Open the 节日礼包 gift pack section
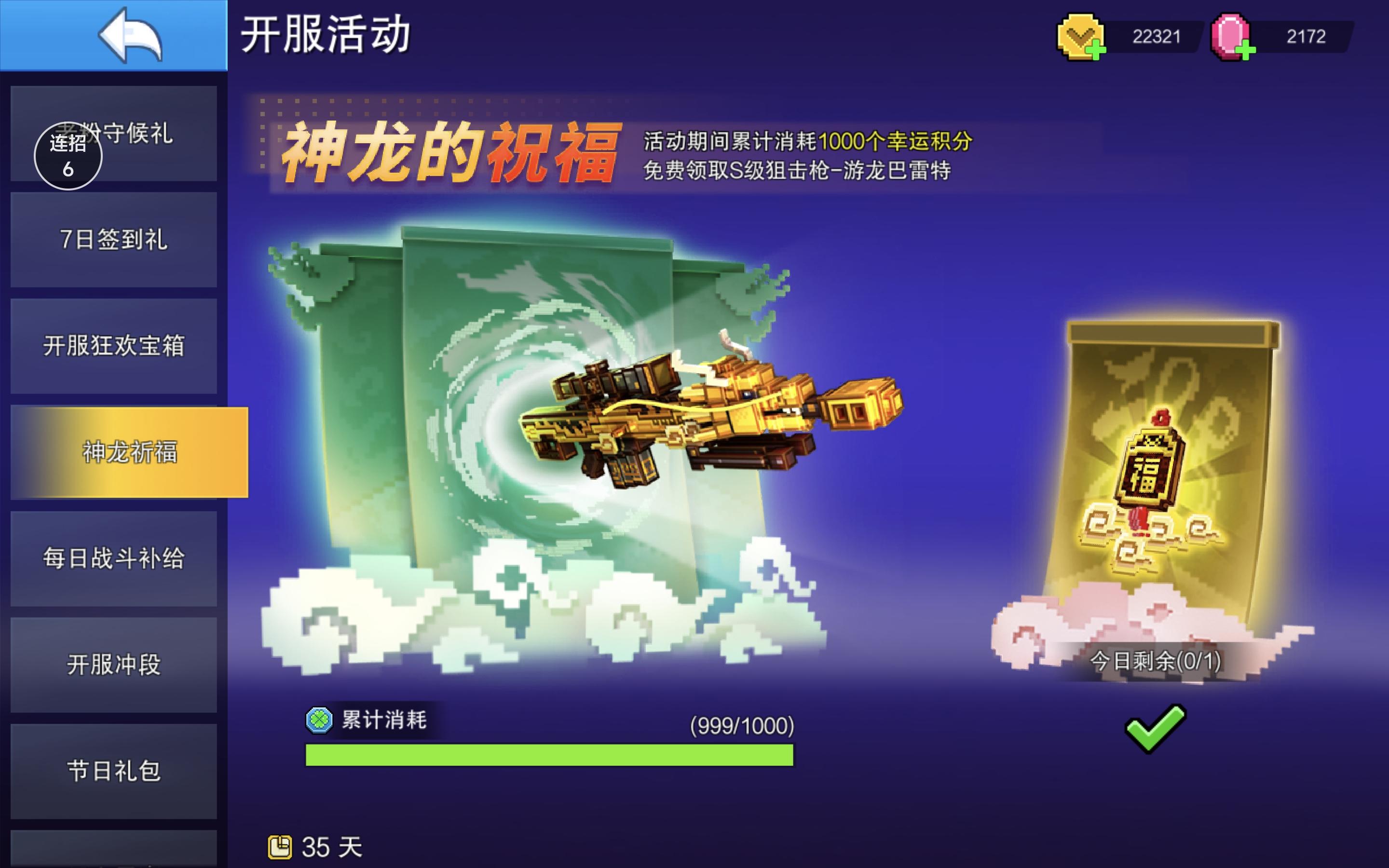Screen dimensions: 1389x868 tap(113, 773)
